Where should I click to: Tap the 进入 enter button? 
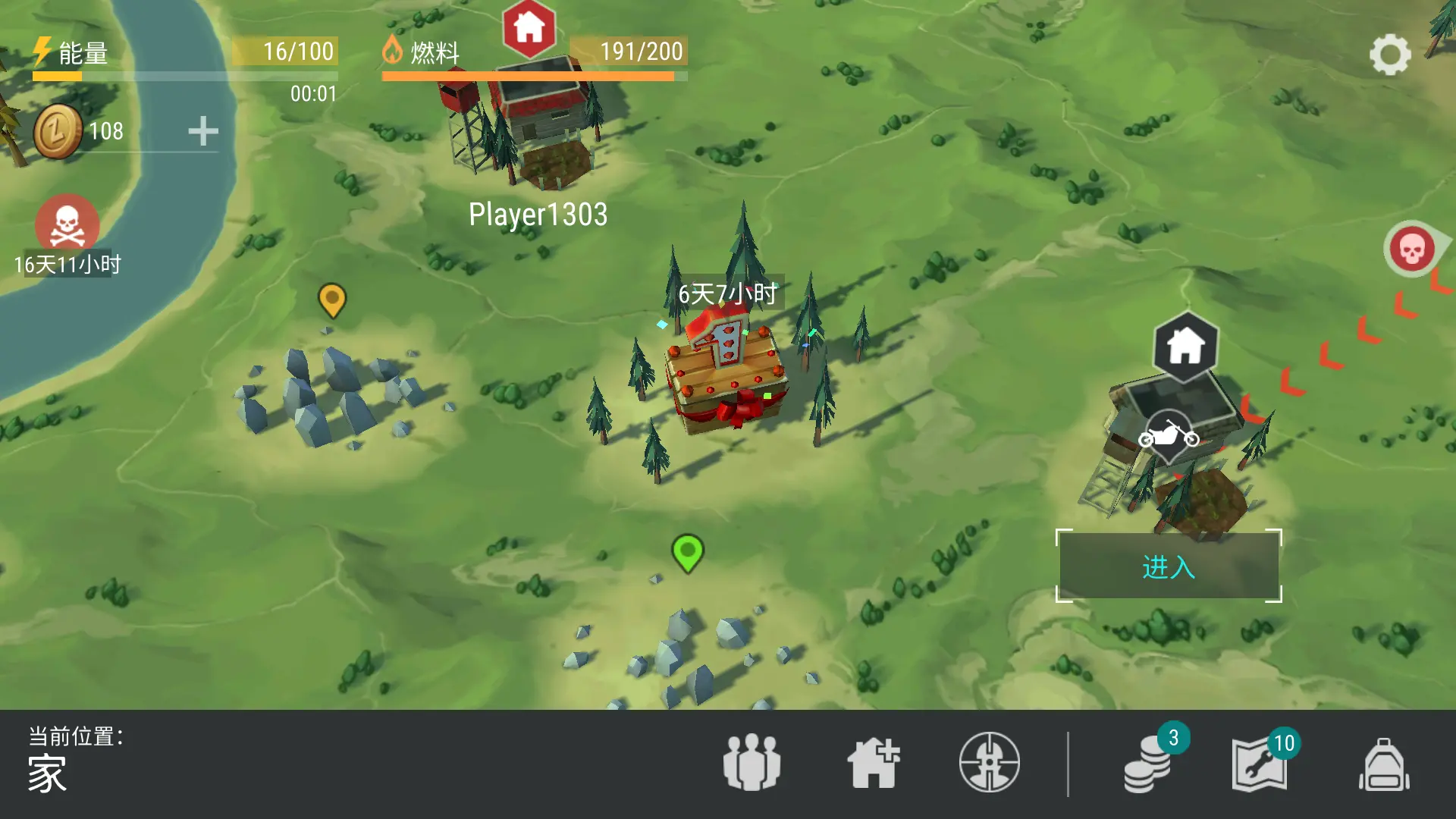(x=1169, y=566)
